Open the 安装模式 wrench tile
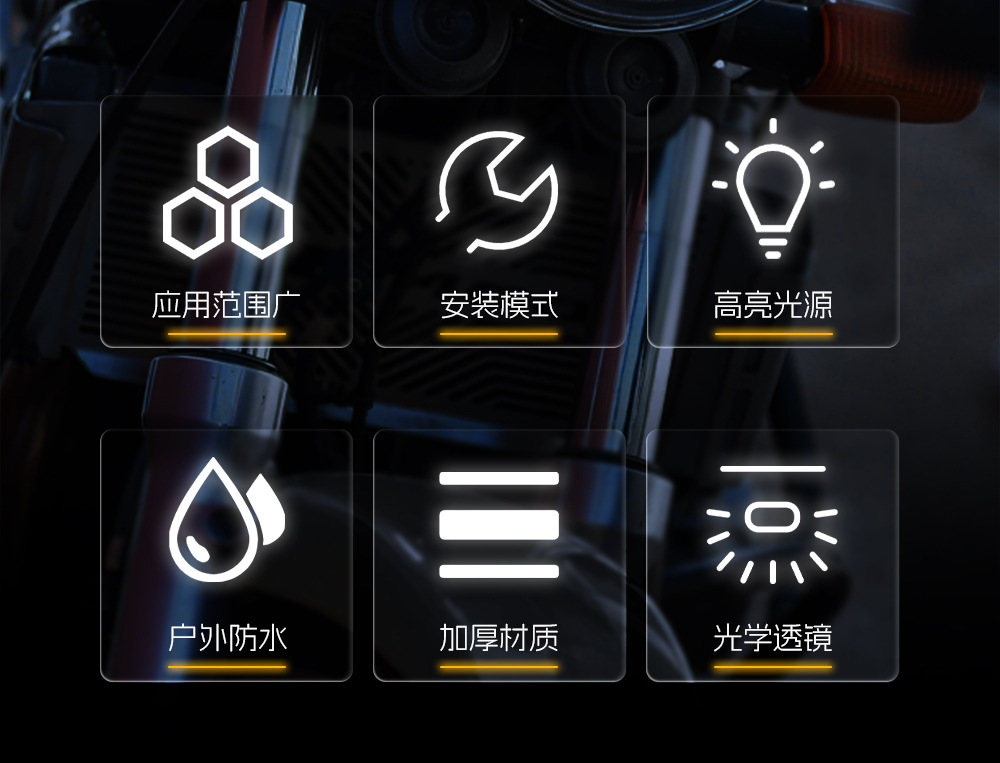1000x763 pixels. pos(499,222)
